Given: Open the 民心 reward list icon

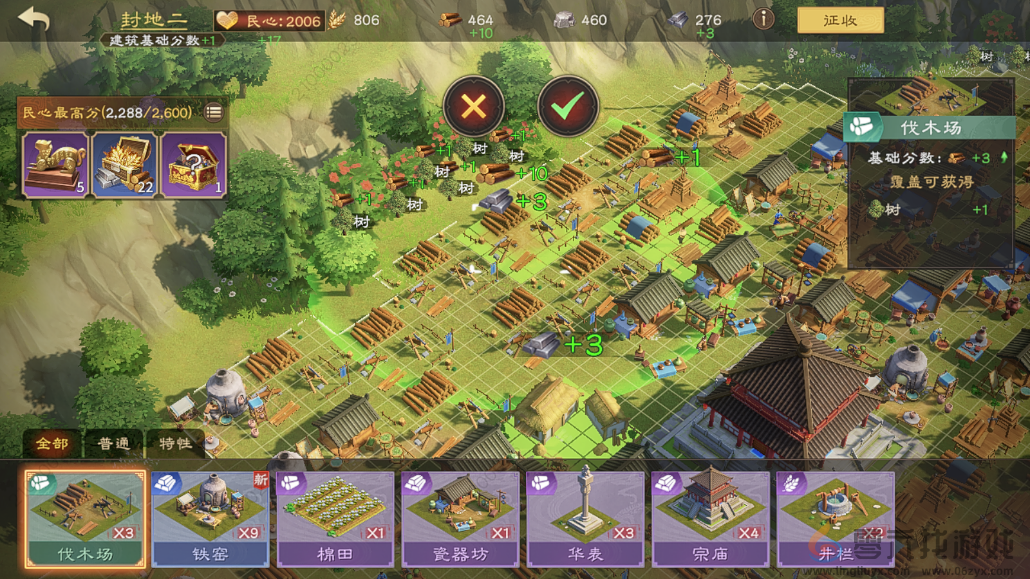Looking at the screenshot, I should tap(213, 112).
